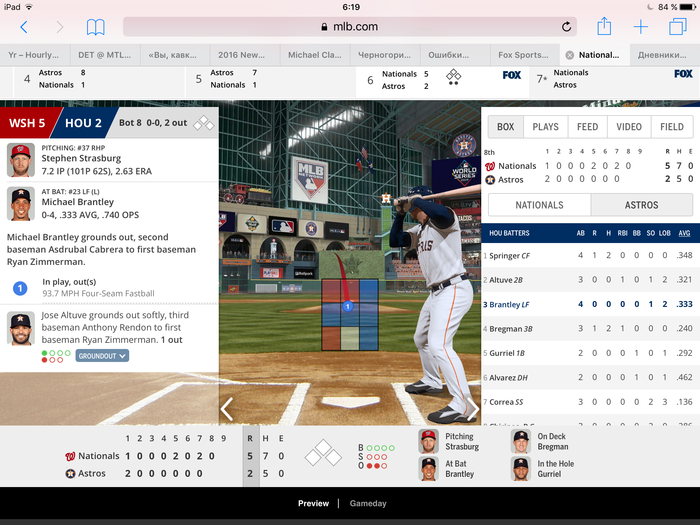Advance with the right arrow on field view
This screenshot has height=525, width=700.
tap(472, 408)
